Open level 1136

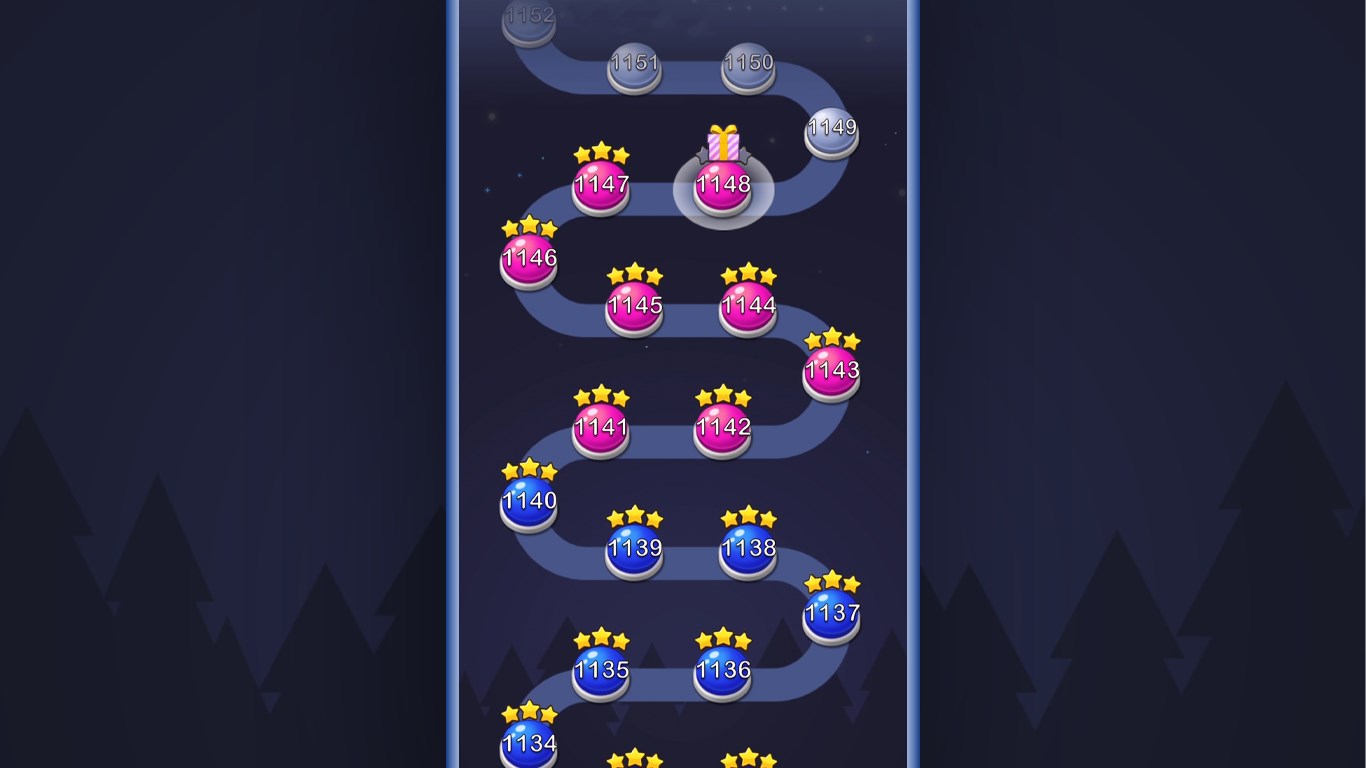723,671
